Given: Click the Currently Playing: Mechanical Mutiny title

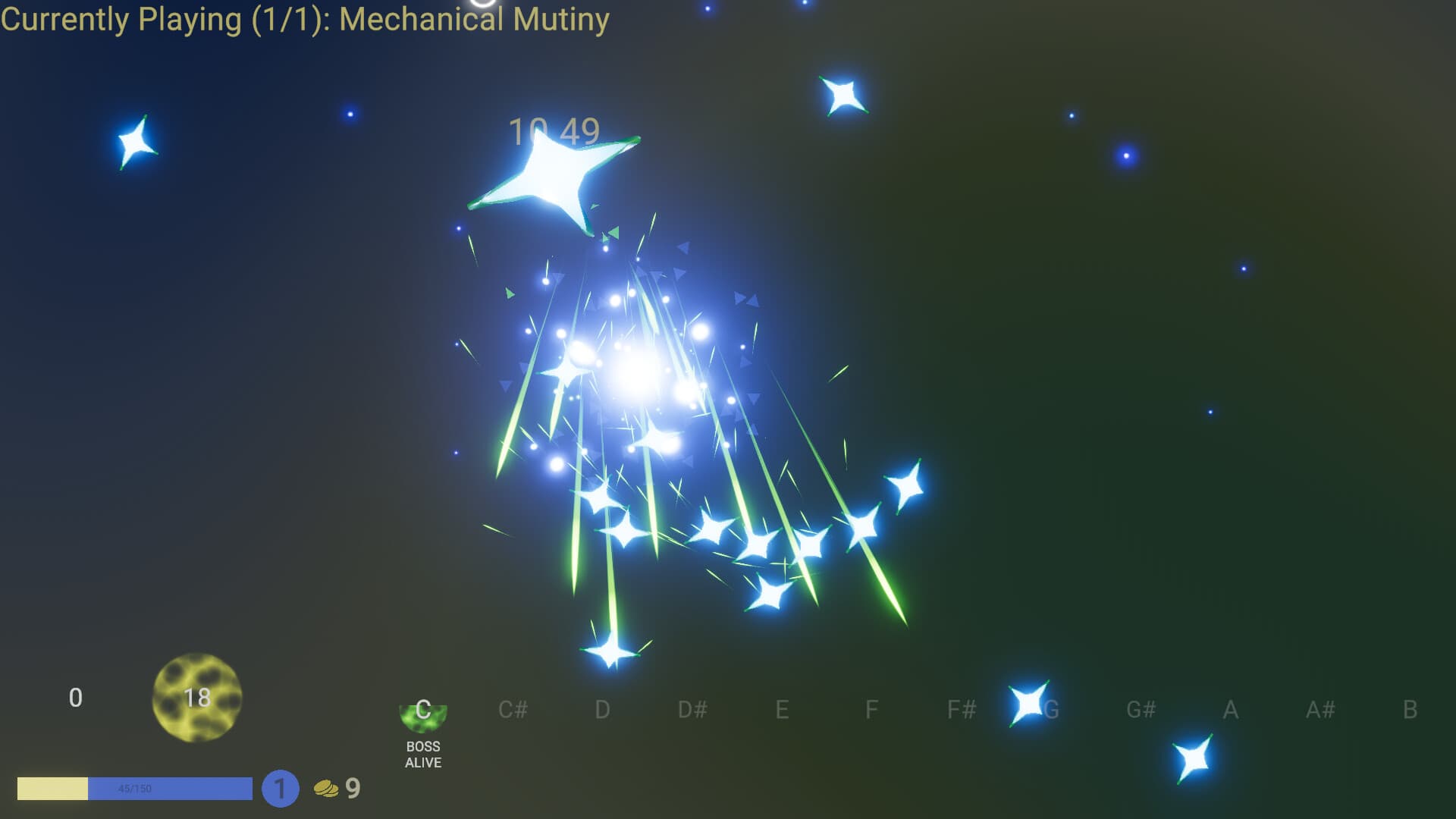Looking at the screenshot, I should 303,20.
